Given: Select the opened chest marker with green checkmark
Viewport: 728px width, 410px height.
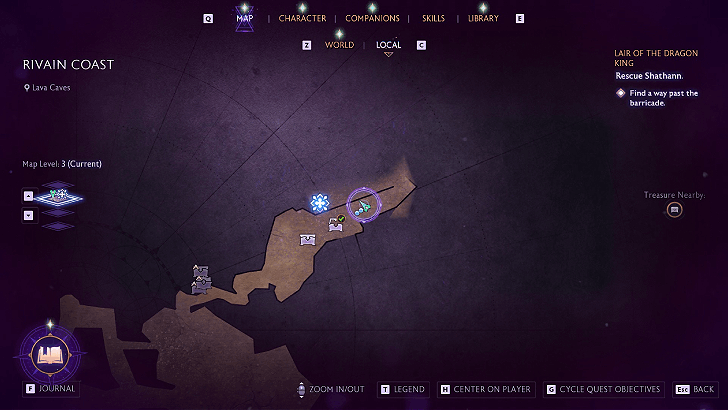Looking at the screenshot, I should tap(337, 224).
